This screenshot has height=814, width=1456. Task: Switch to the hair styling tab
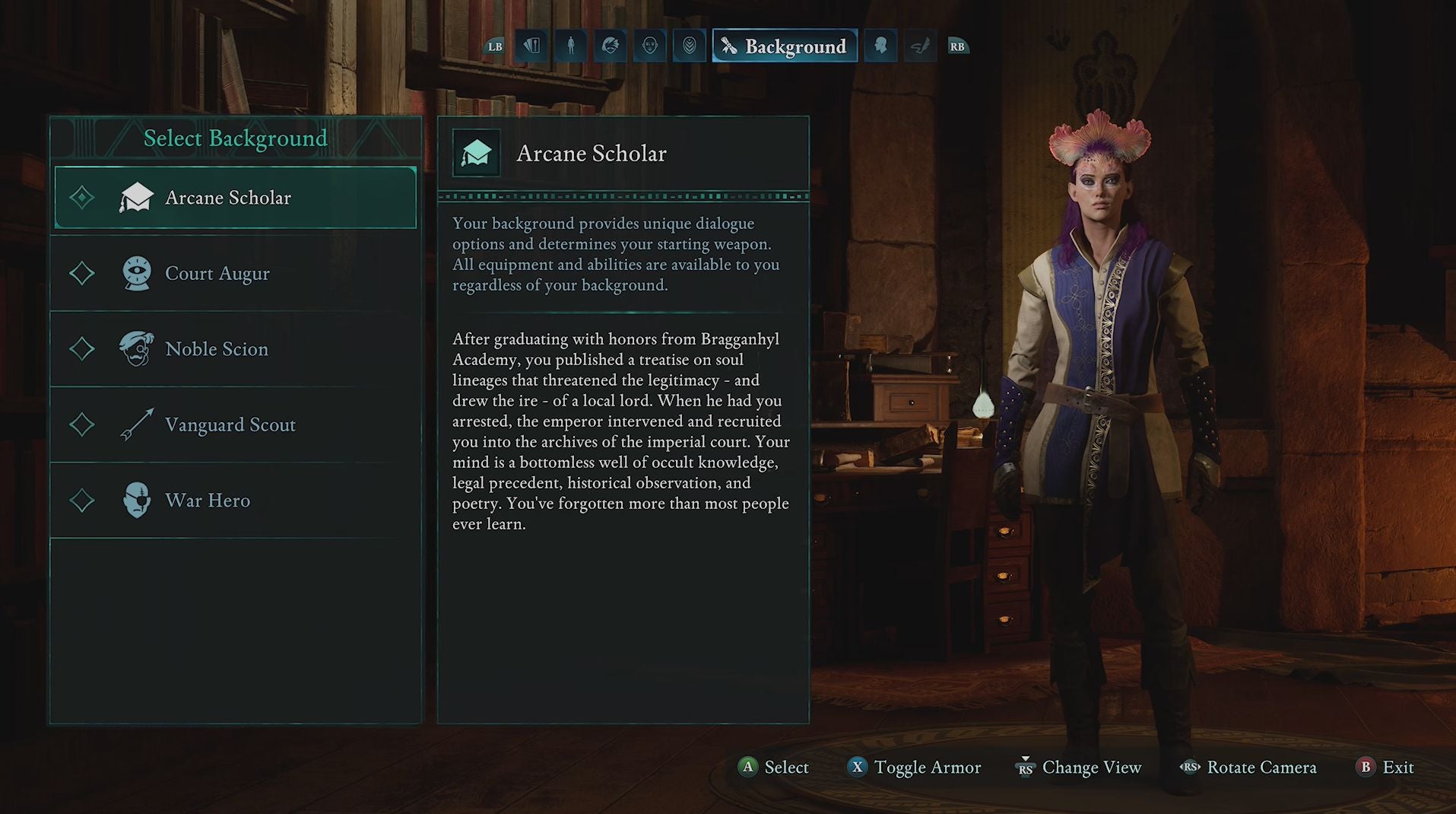[610, 46]
